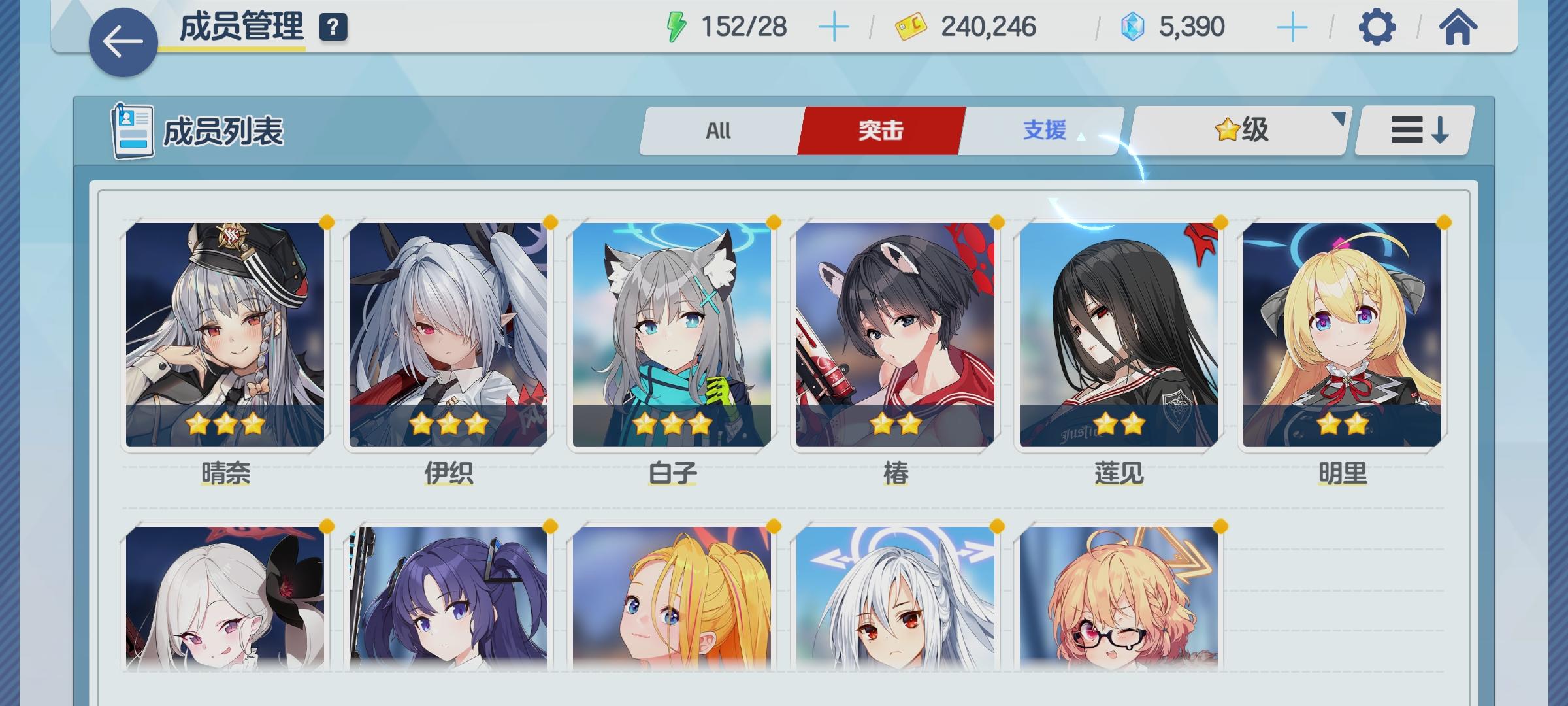Viewport: 1568px width, 706px height.
Task: Select the yellow dot on 白子's portrait
Action: 774,222
